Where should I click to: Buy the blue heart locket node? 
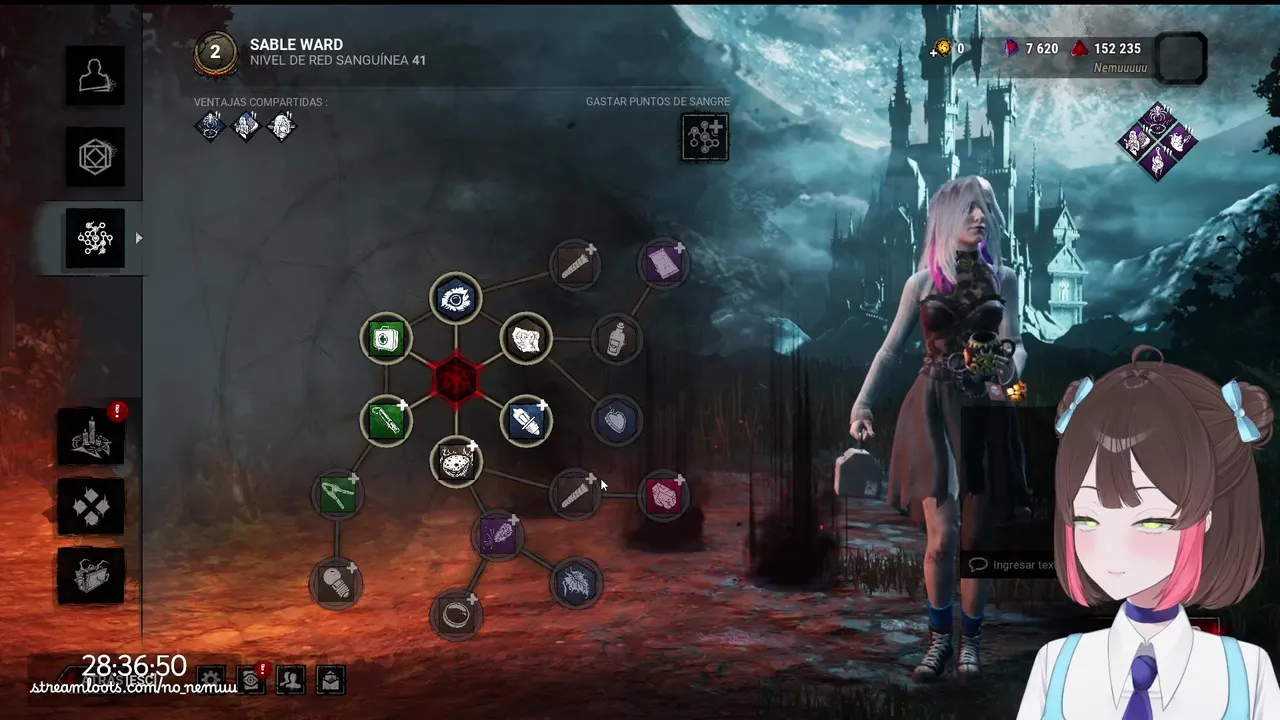click(x=616, y=421)
